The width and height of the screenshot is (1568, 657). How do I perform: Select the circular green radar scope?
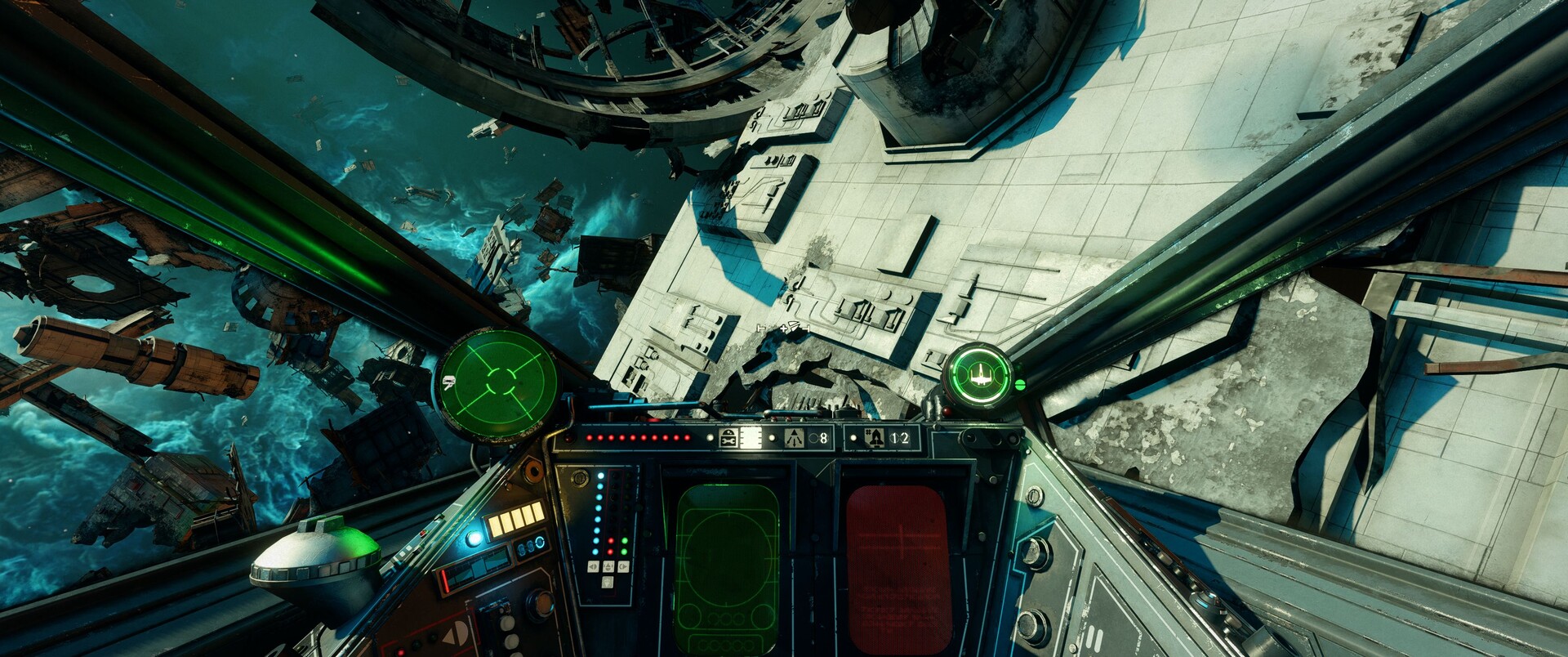(x=498, y=382)
